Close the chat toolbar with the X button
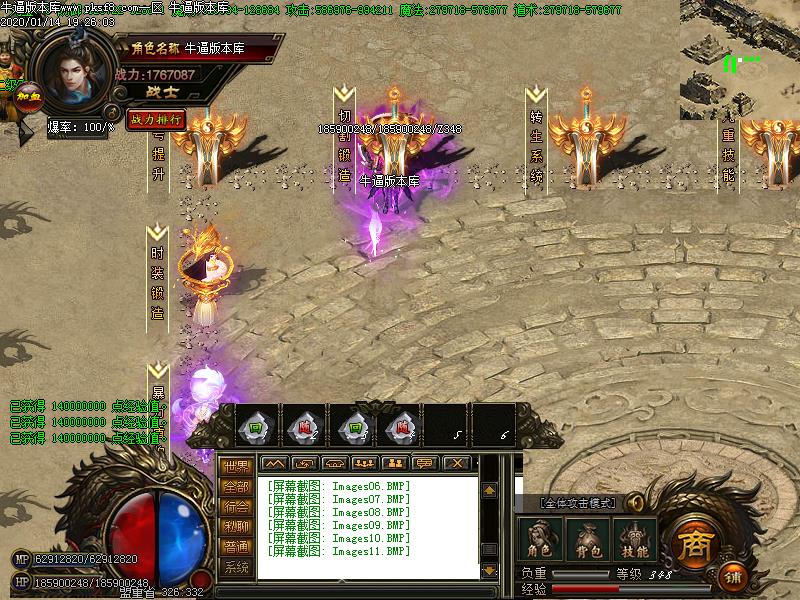Screen dimensions: 800x600 coord(456,463)
